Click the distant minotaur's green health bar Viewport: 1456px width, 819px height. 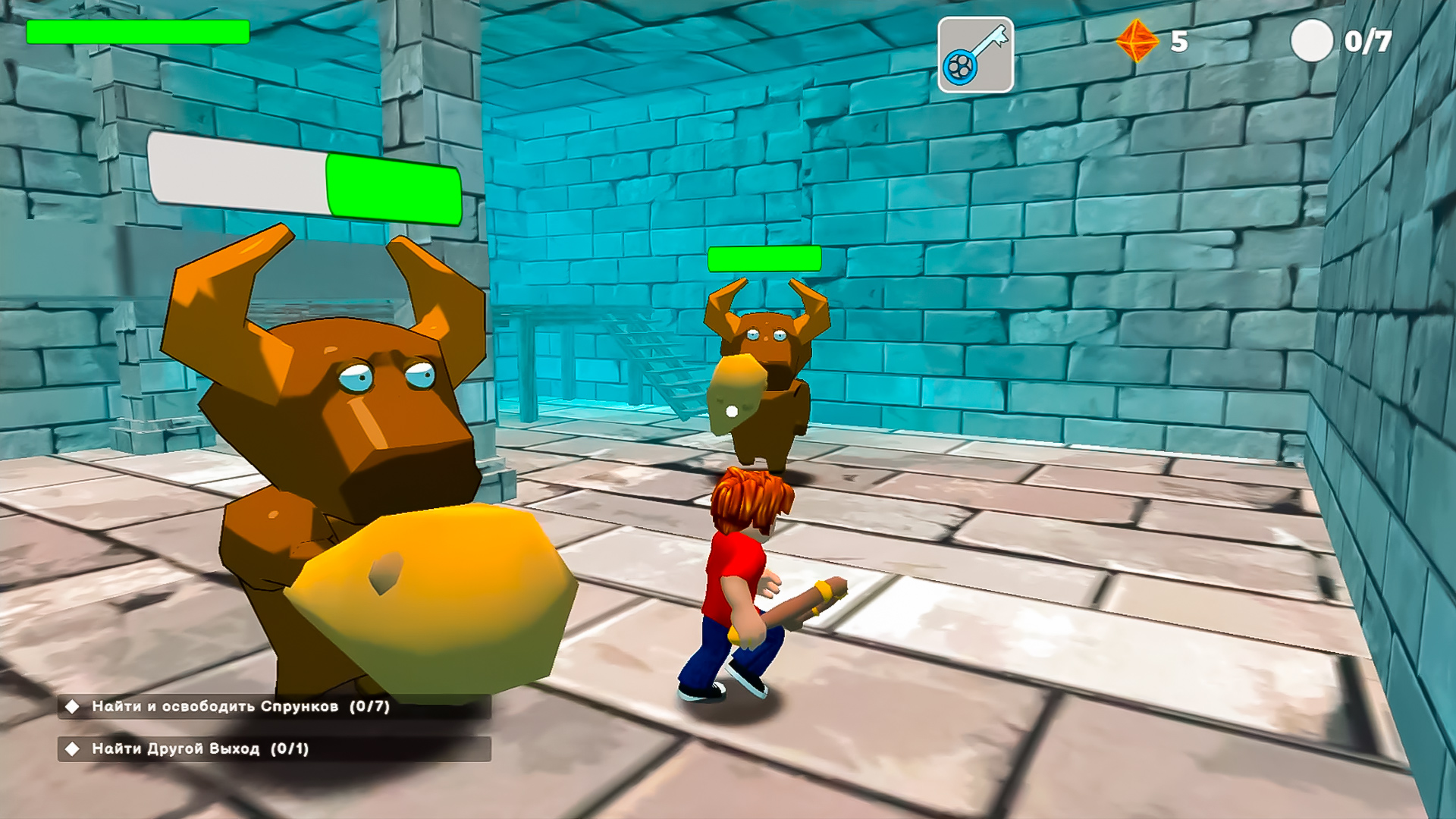(x=764, y=259)
